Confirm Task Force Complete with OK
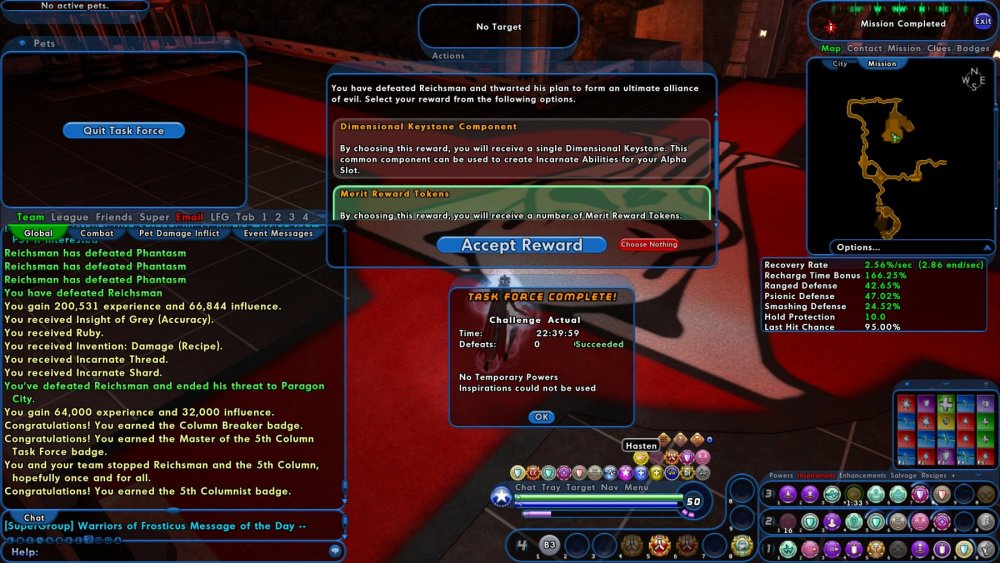The width and height of the screenshot is (1000, 563). pyautogui.click(x=541, y=417)
